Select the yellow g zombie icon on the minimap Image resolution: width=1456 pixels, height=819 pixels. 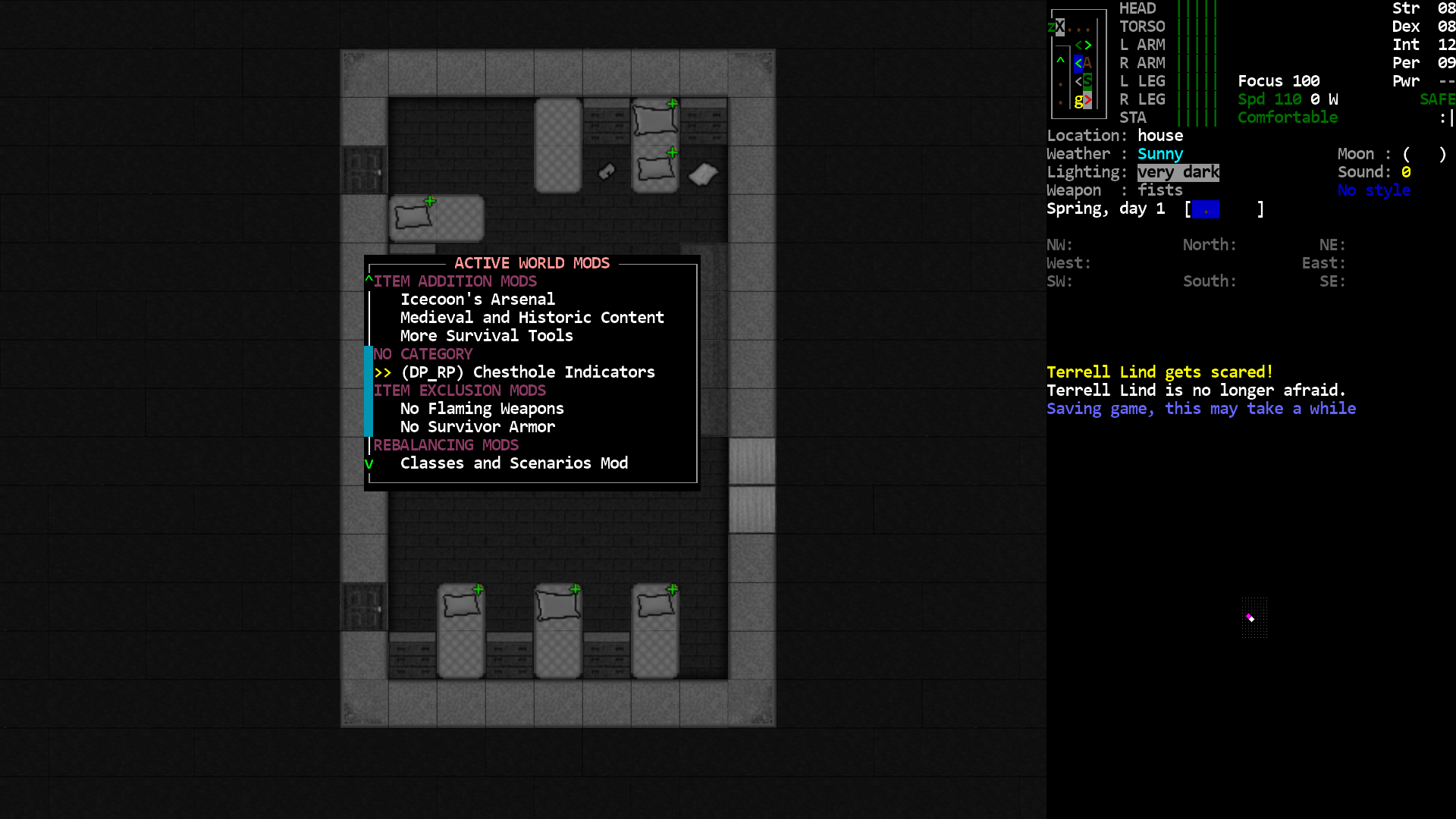(x=1078, y=100)
